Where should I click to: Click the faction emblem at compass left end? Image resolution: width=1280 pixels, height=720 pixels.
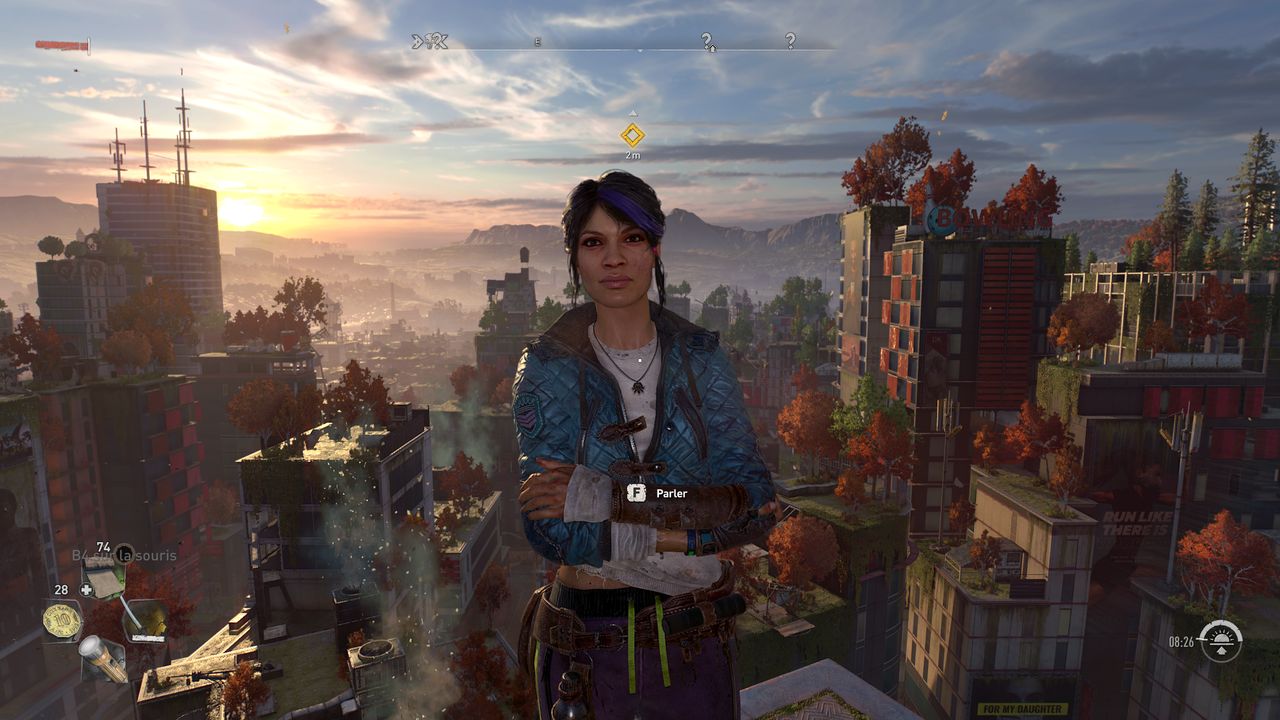pos(430,41)
